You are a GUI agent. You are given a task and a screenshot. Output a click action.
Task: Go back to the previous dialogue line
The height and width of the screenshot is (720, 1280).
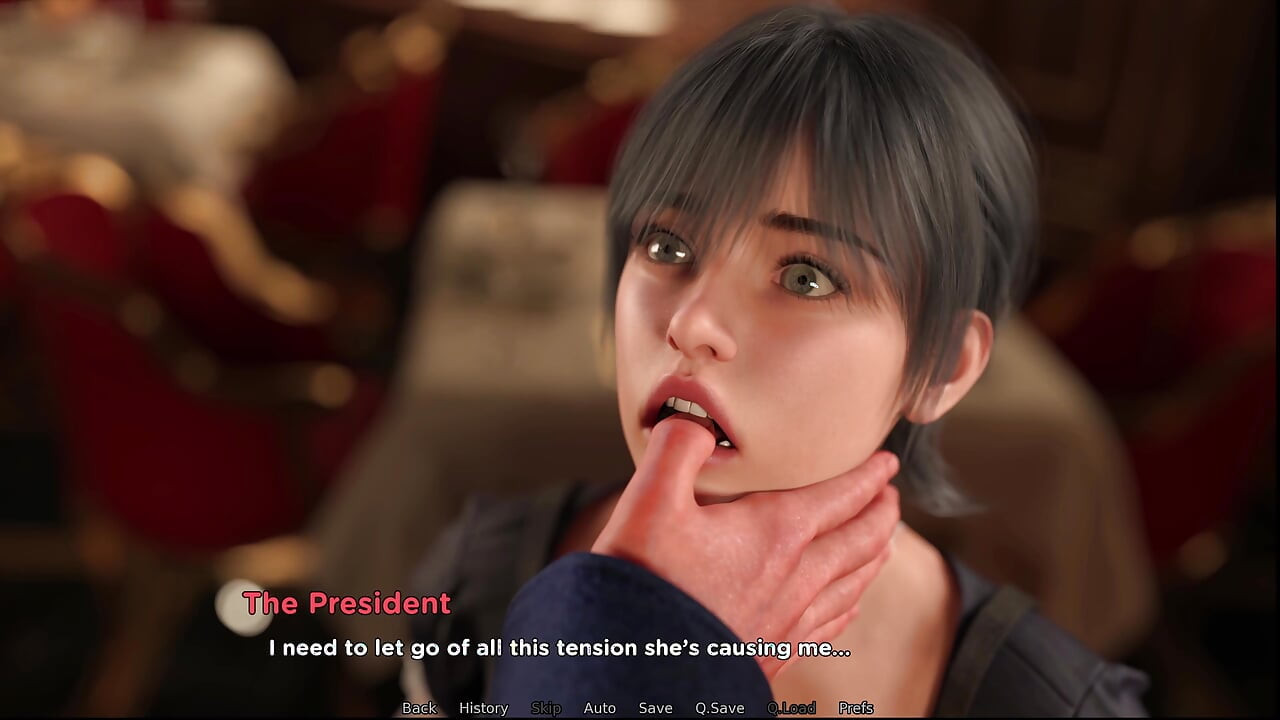[x=419, y=708]
